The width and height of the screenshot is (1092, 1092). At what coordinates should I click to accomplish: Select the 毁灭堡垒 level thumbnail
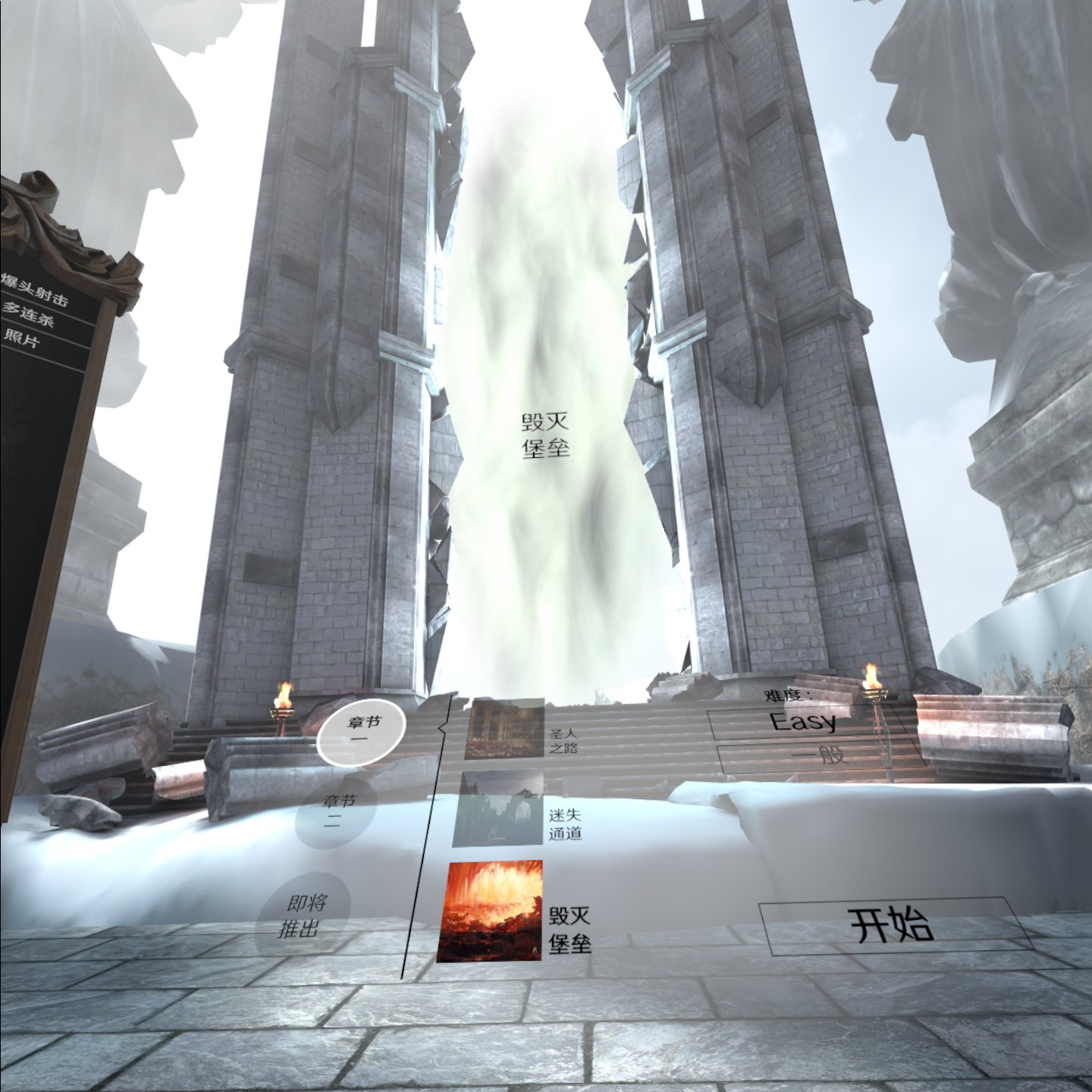tap(491, 910)
